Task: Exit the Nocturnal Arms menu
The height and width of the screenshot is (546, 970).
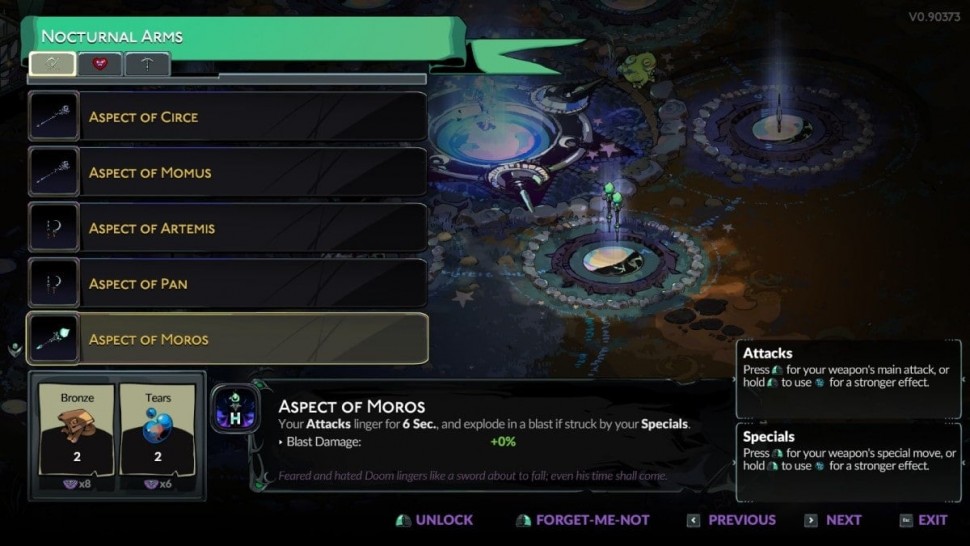Action: point(923,520)
